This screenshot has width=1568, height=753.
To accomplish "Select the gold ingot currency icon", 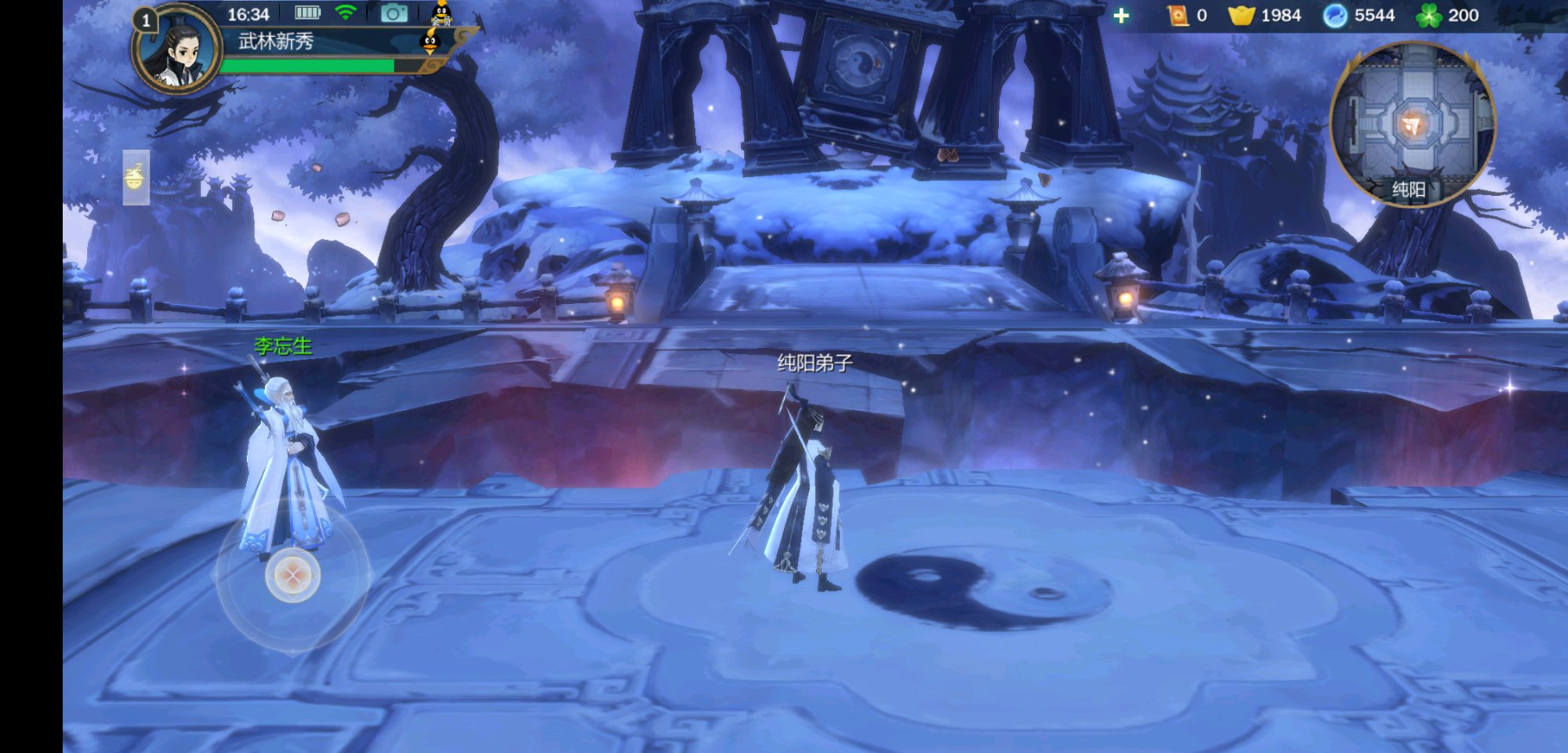I will pos(1241,16).
